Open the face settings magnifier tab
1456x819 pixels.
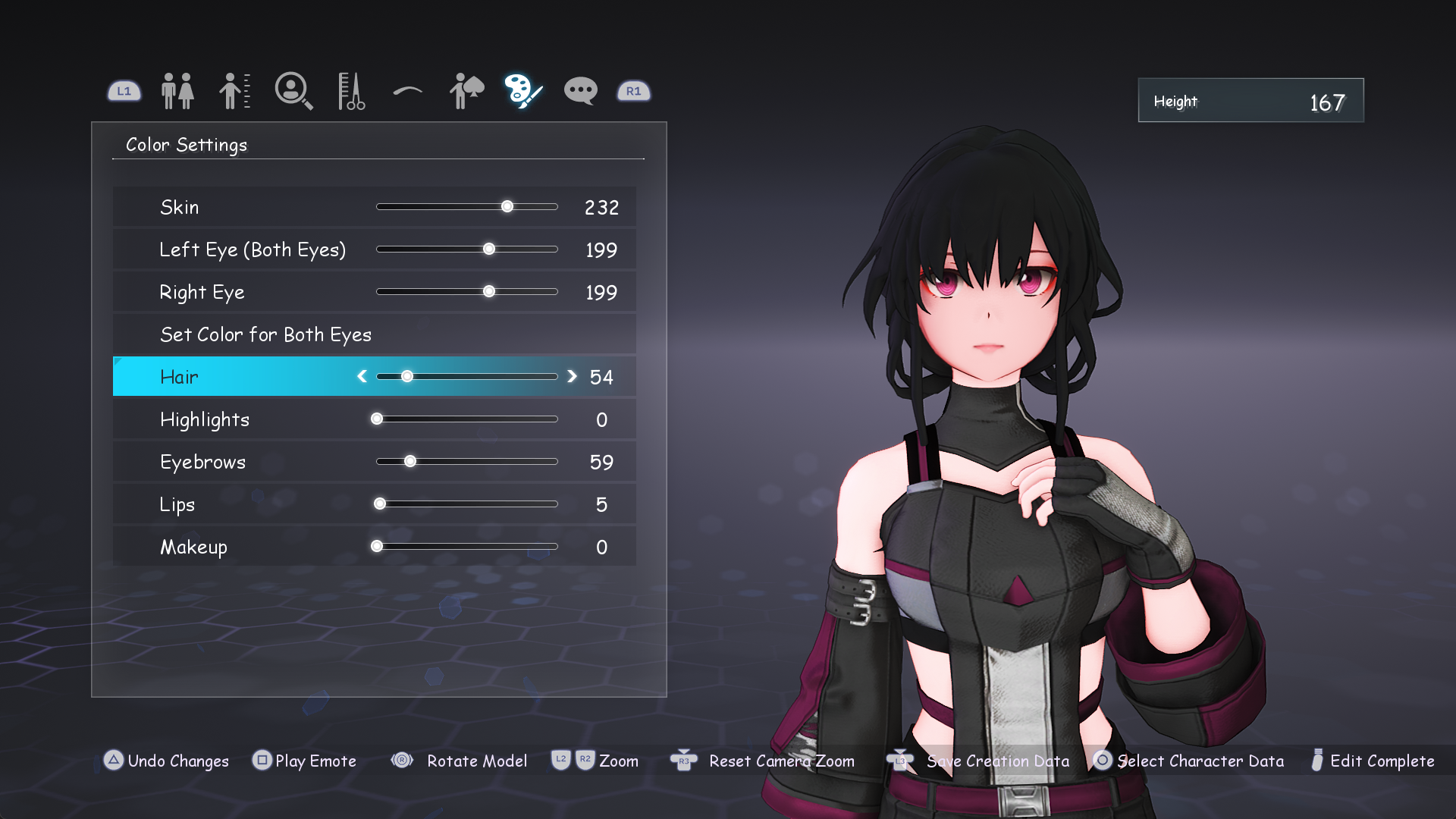coord(293,91)
